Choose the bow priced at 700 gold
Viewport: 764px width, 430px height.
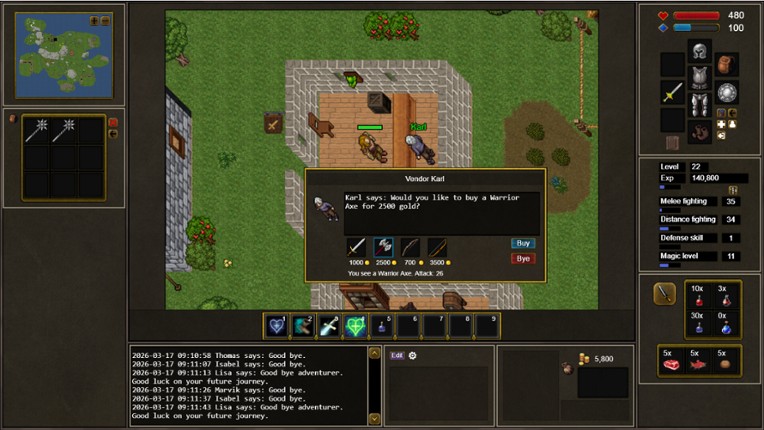[x=410, y=247]
